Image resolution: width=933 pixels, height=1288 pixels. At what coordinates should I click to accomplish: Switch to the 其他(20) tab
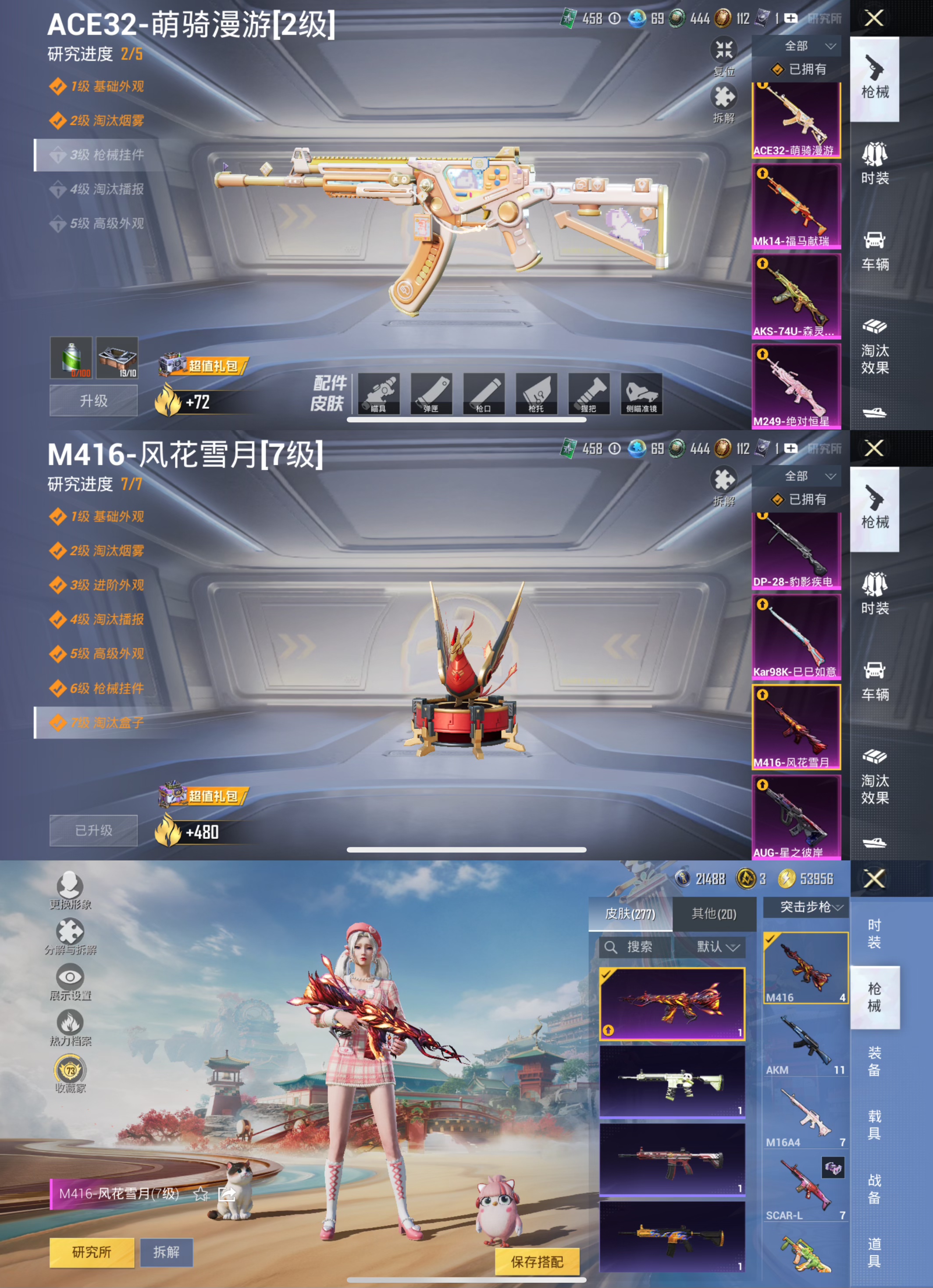[x=713, y=914]
